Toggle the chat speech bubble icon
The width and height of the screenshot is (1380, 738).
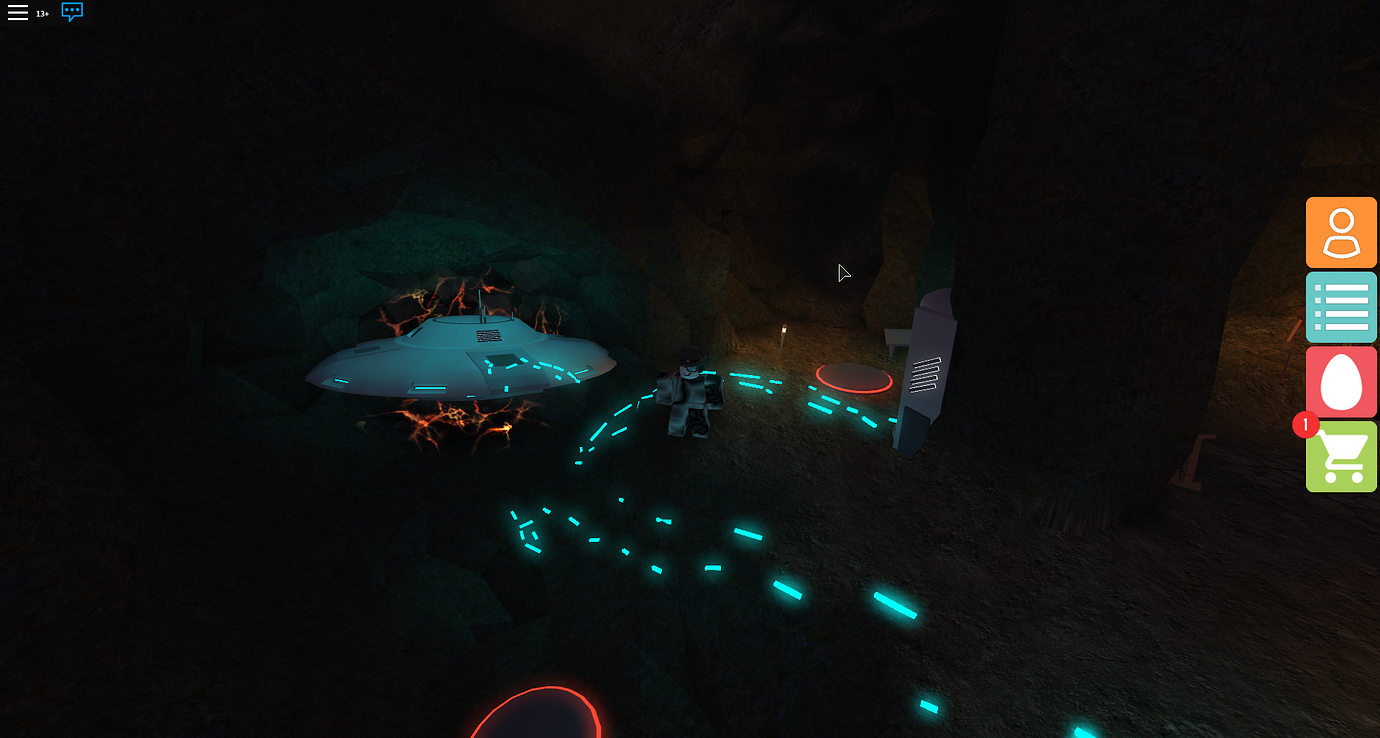(72, 12)
